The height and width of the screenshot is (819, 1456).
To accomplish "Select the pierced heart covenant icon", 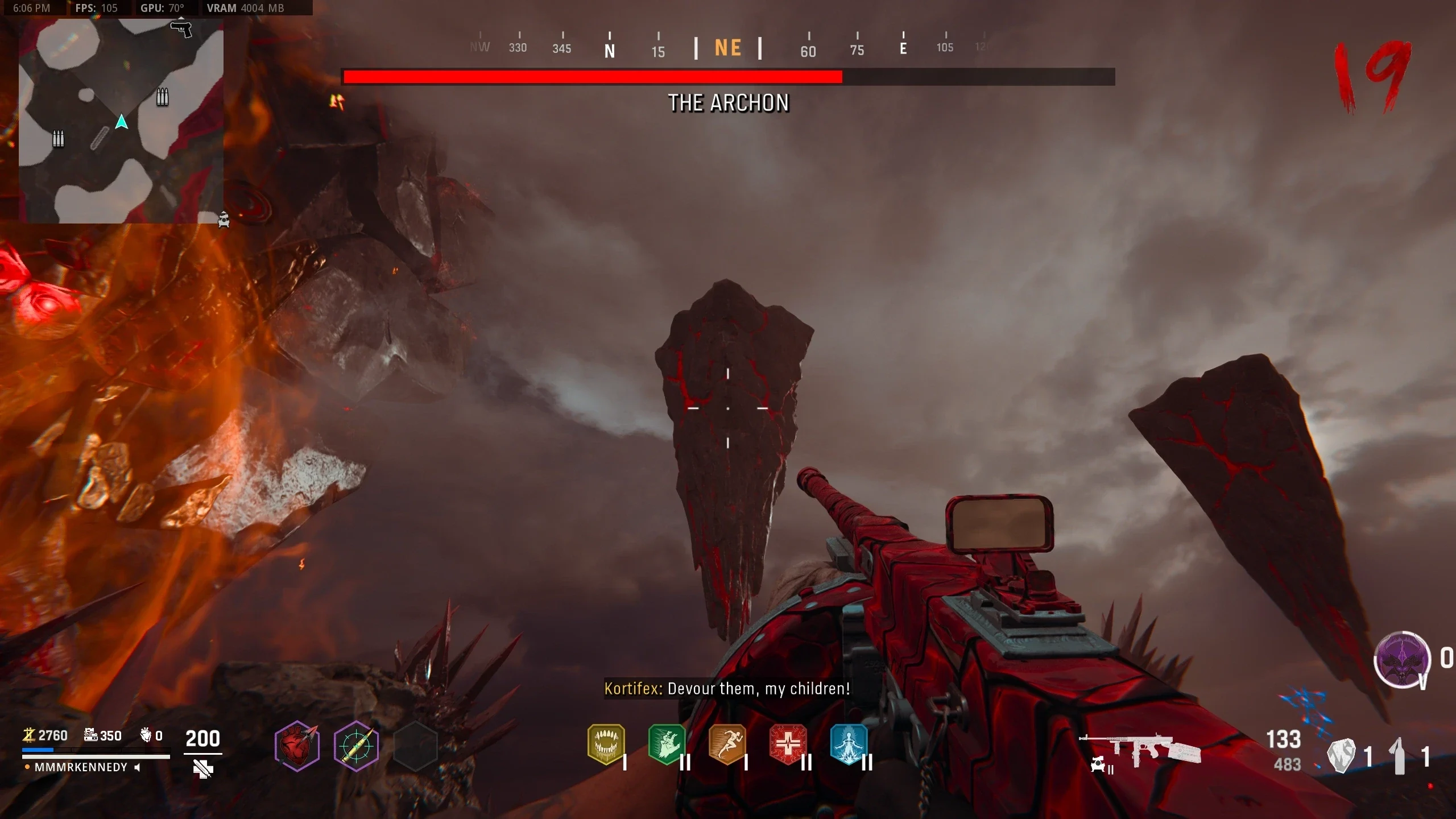I will click(297, 746).
